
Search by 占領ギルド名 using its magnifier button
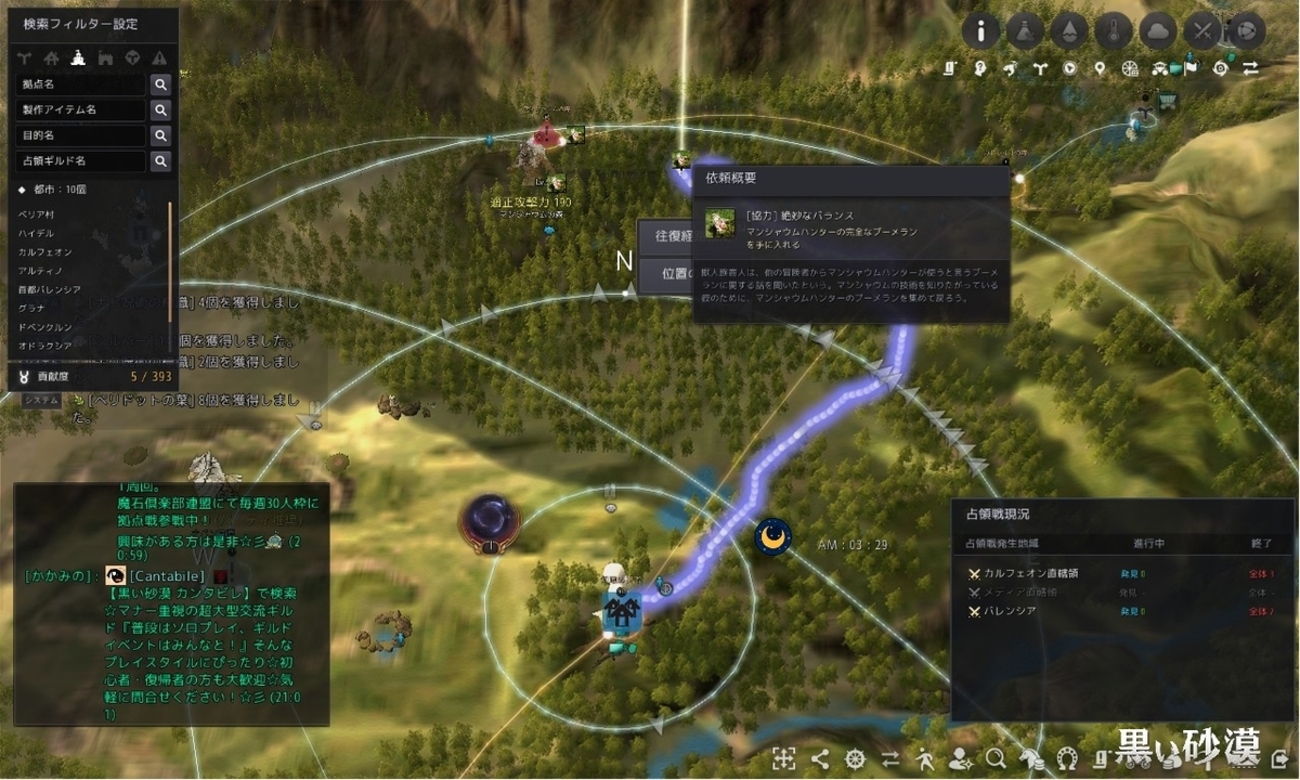[x=160, y=161]
